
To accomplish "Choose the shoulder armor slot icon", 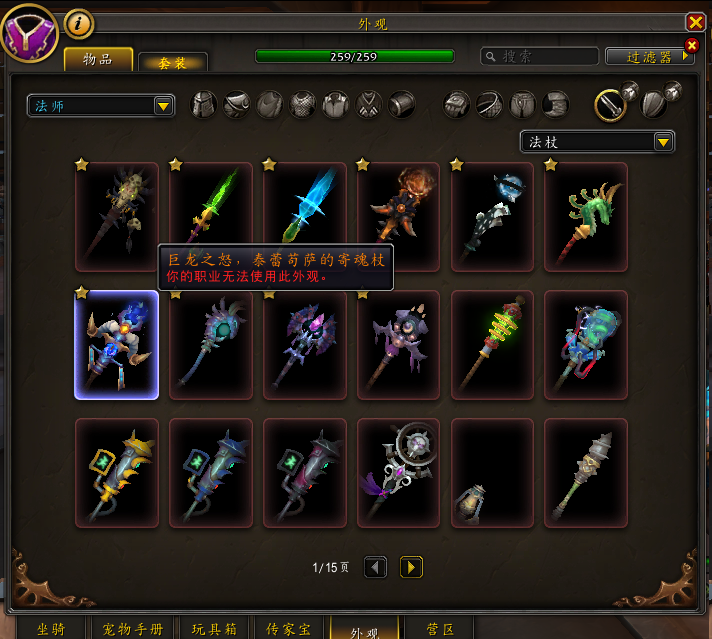I will tap(236, 104).
